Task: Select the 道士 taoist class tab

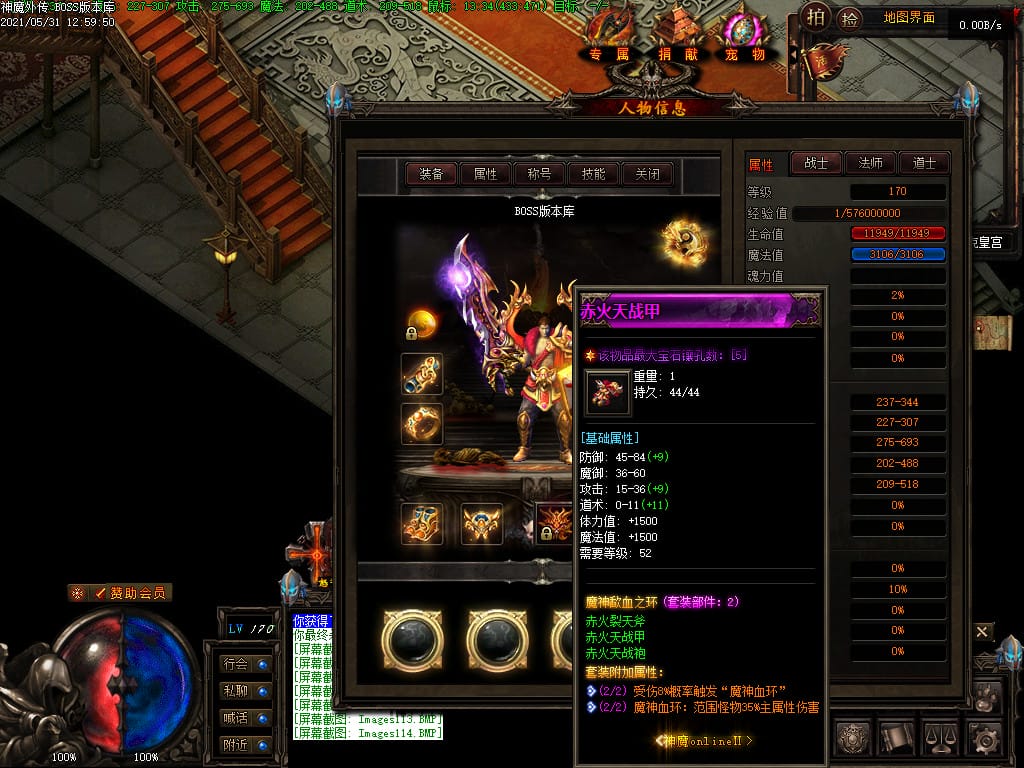Action: coord(924,163)
